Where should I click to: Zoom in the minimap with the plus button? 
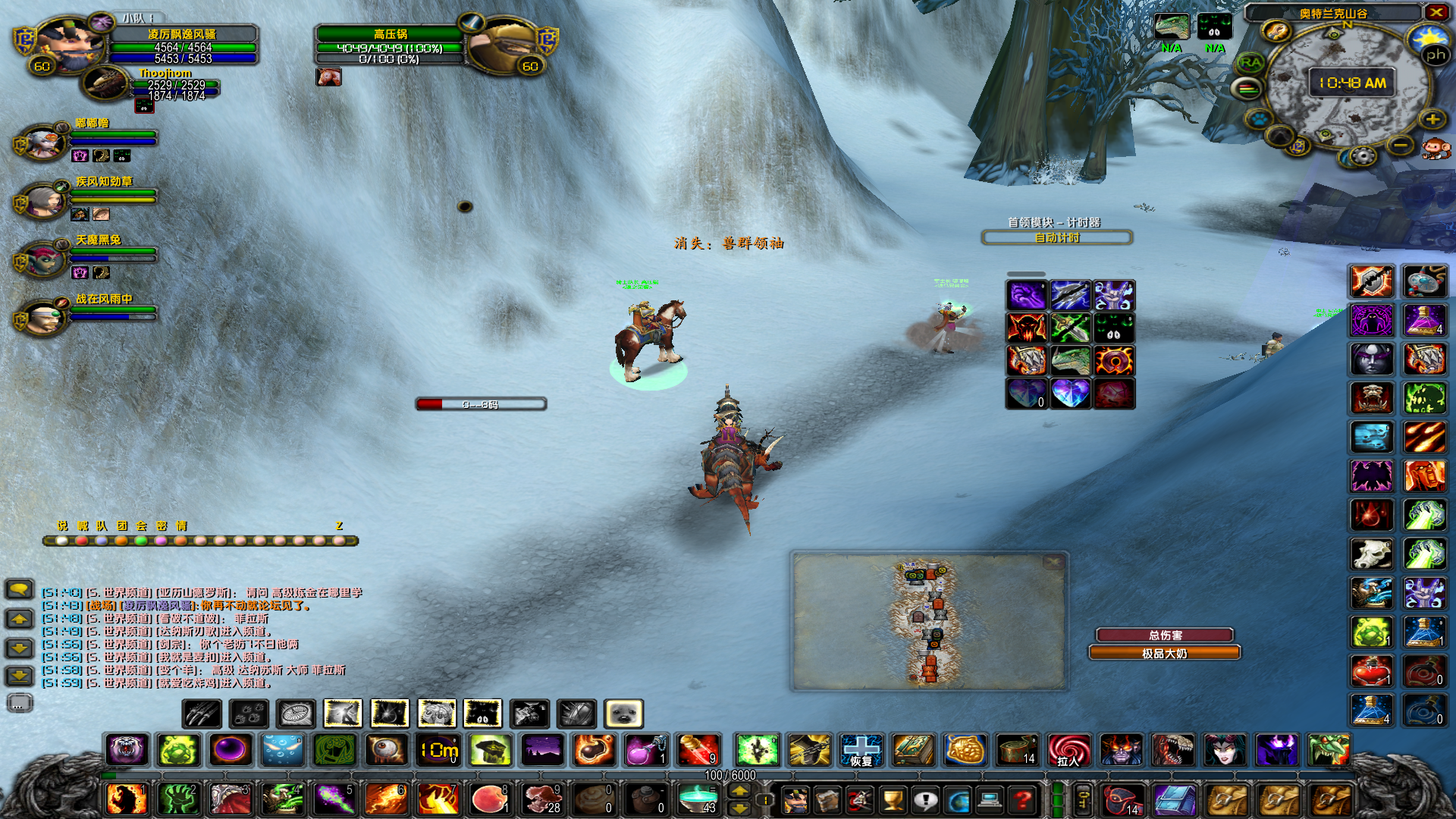(x=1432, y=120)
